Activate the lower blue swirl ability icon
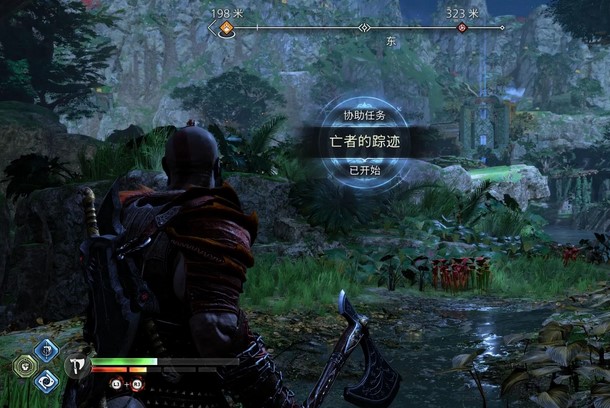Image resolution: width=610 pixels, height=408 pixels. [45, 381]
